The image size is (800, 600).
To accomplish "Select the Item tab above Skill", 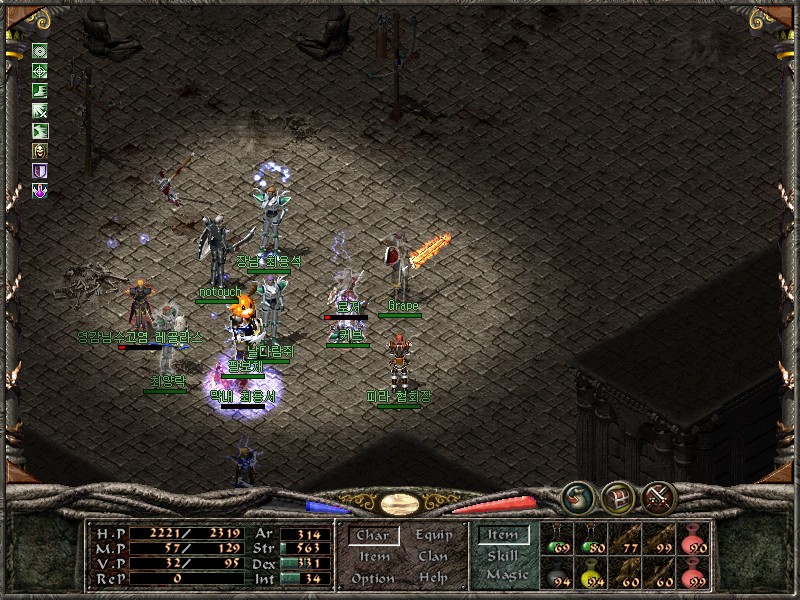I will [503, 535].
